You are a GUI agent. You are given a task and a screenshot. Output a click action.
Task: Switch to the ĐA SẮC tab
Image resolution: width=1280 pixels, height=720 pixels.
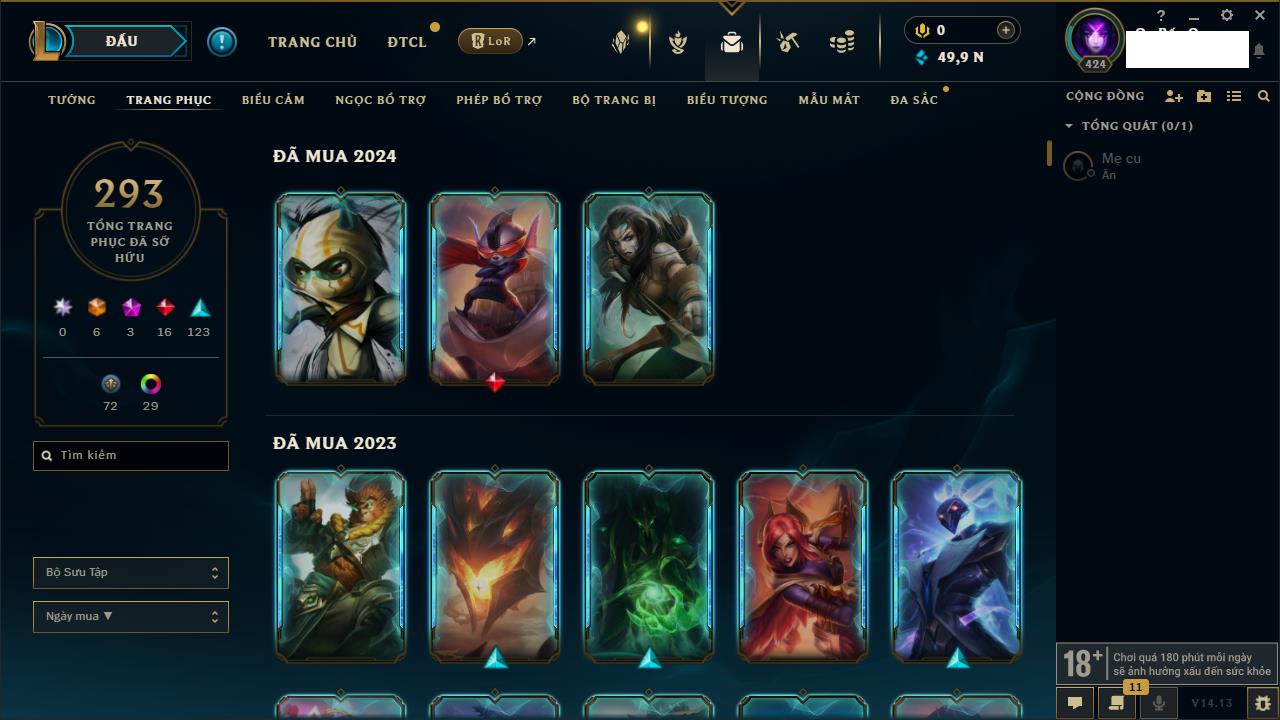click(914, 100)
